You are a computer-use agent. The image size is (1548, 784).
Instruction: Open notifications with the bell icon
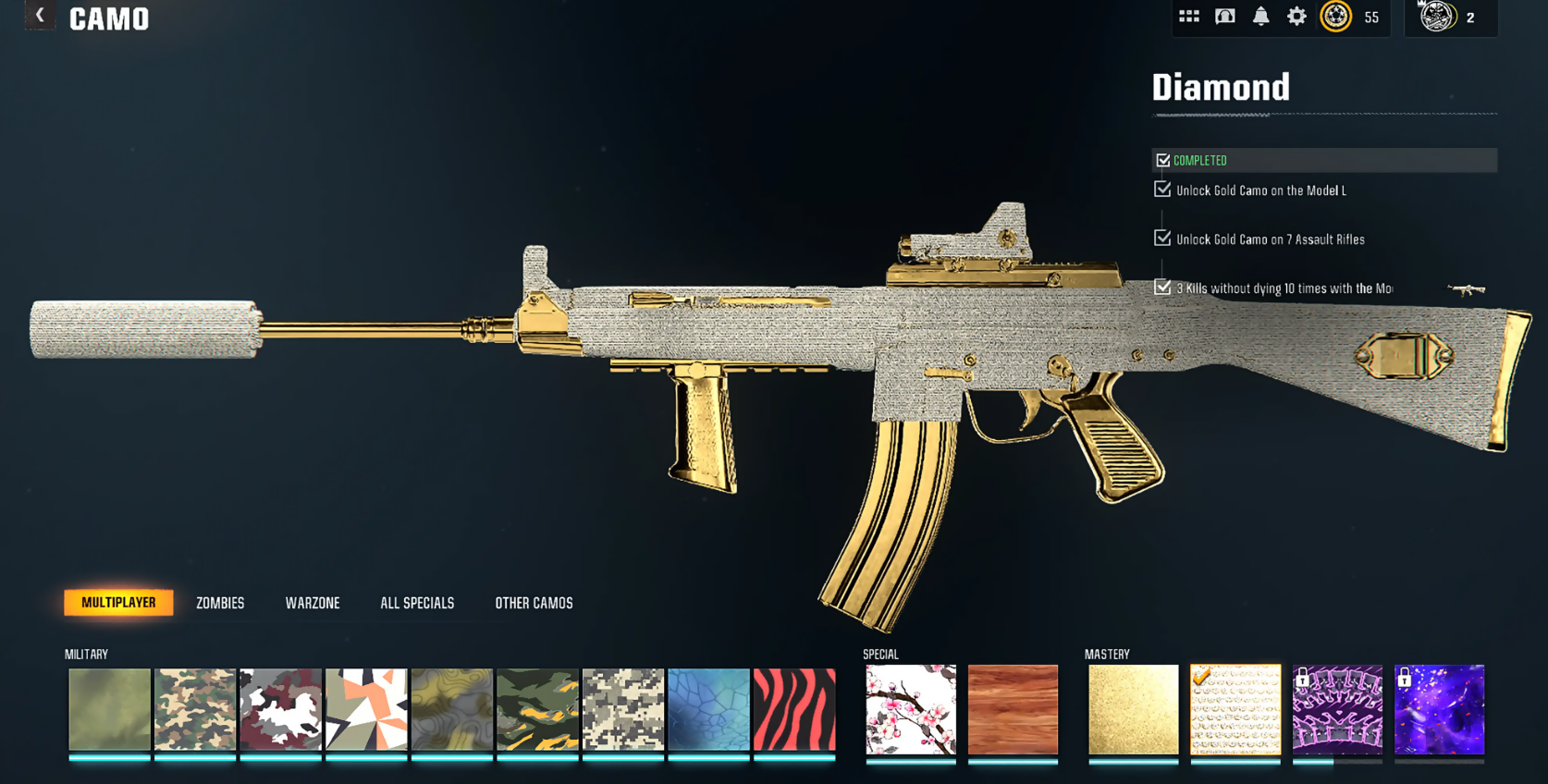pos(1260,17)
